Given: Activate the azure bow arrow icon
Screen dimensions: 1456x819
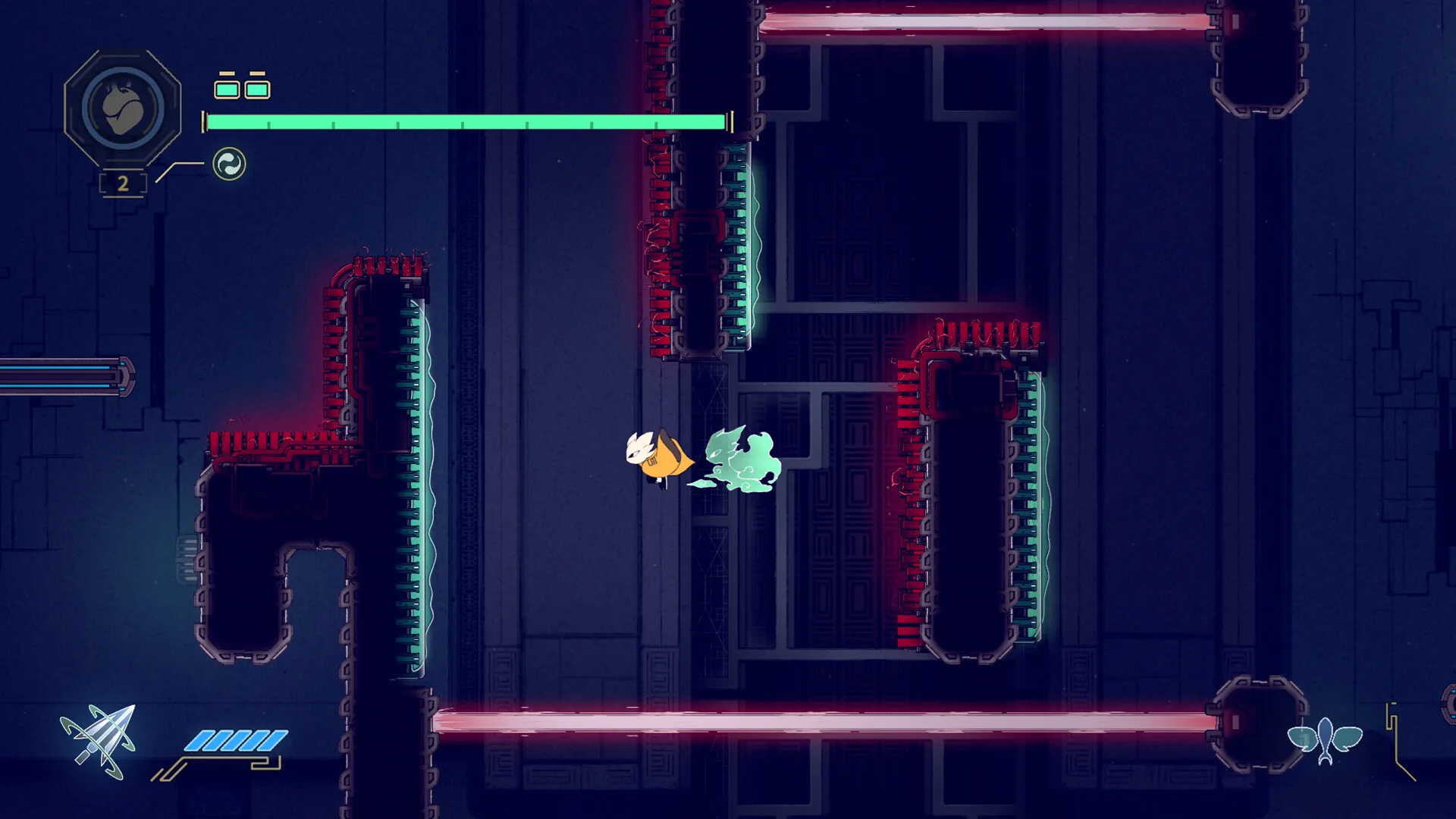Looking at the screenshot, I should (100, 741).
